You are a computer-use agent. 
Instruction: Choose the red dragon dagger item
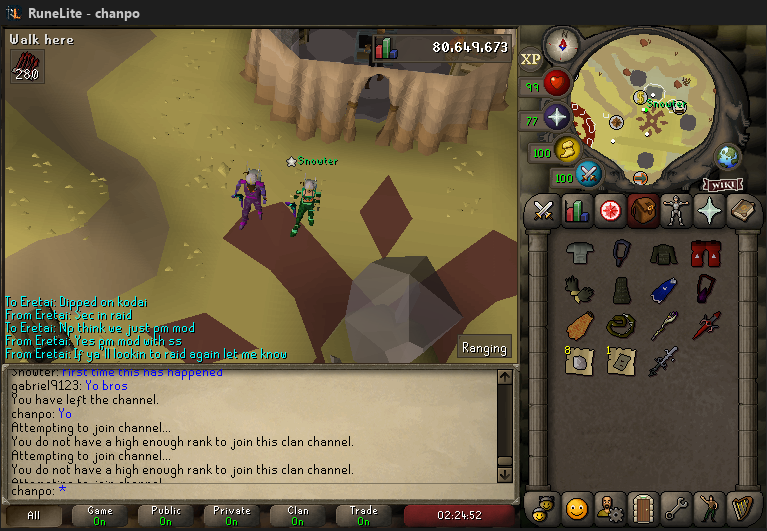[x=707, y=326]
